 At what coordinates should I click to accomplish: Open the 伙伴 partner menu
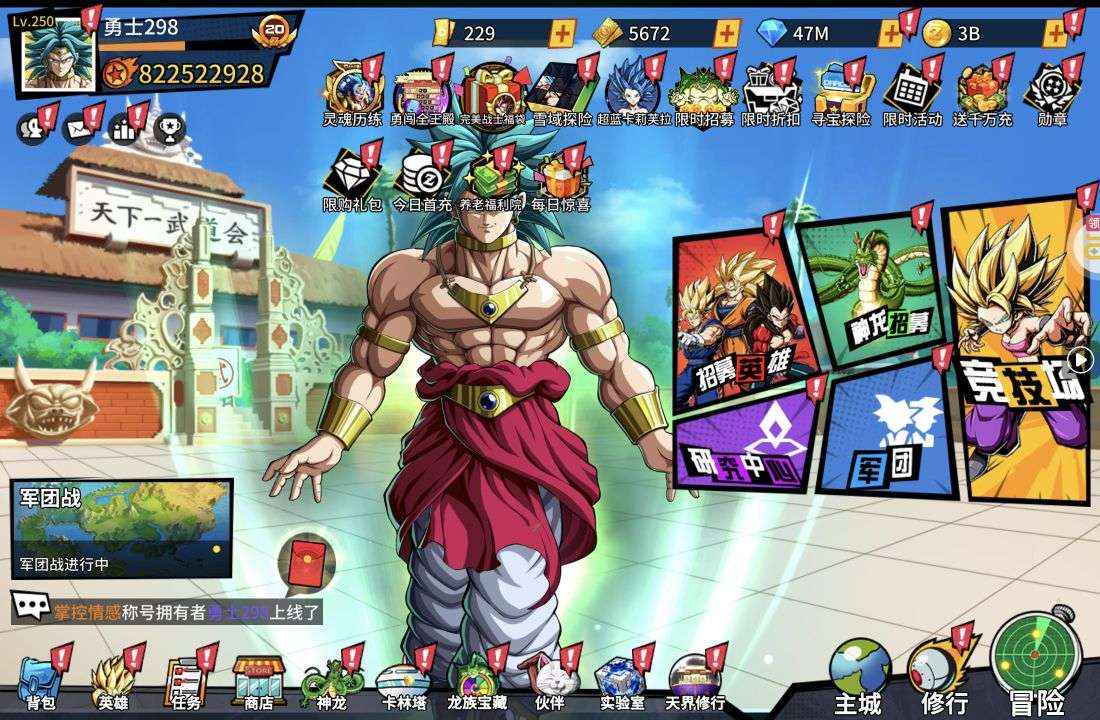point(549,682)
